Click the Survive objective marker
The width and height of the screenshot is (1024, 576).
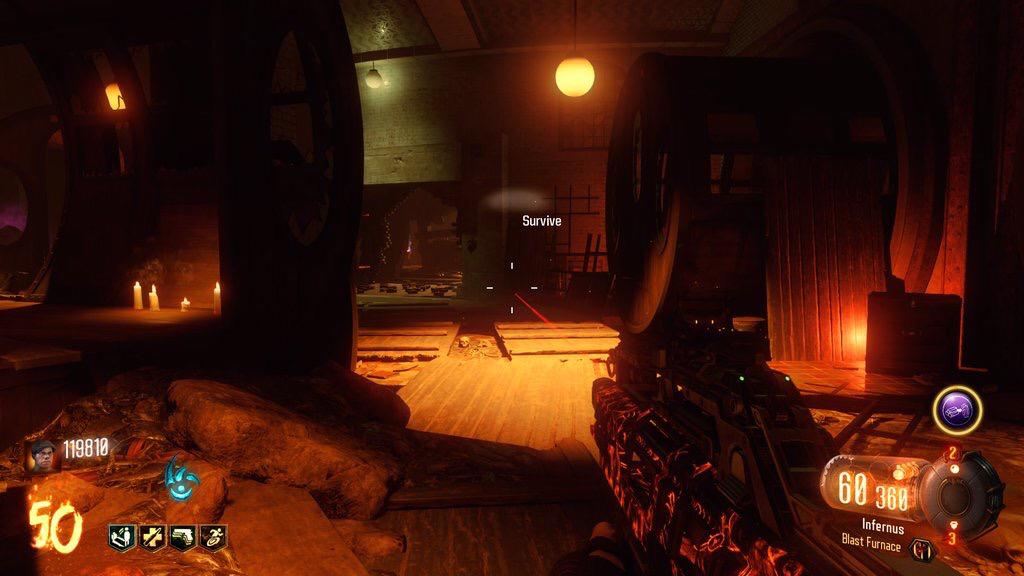click(541, 221)
